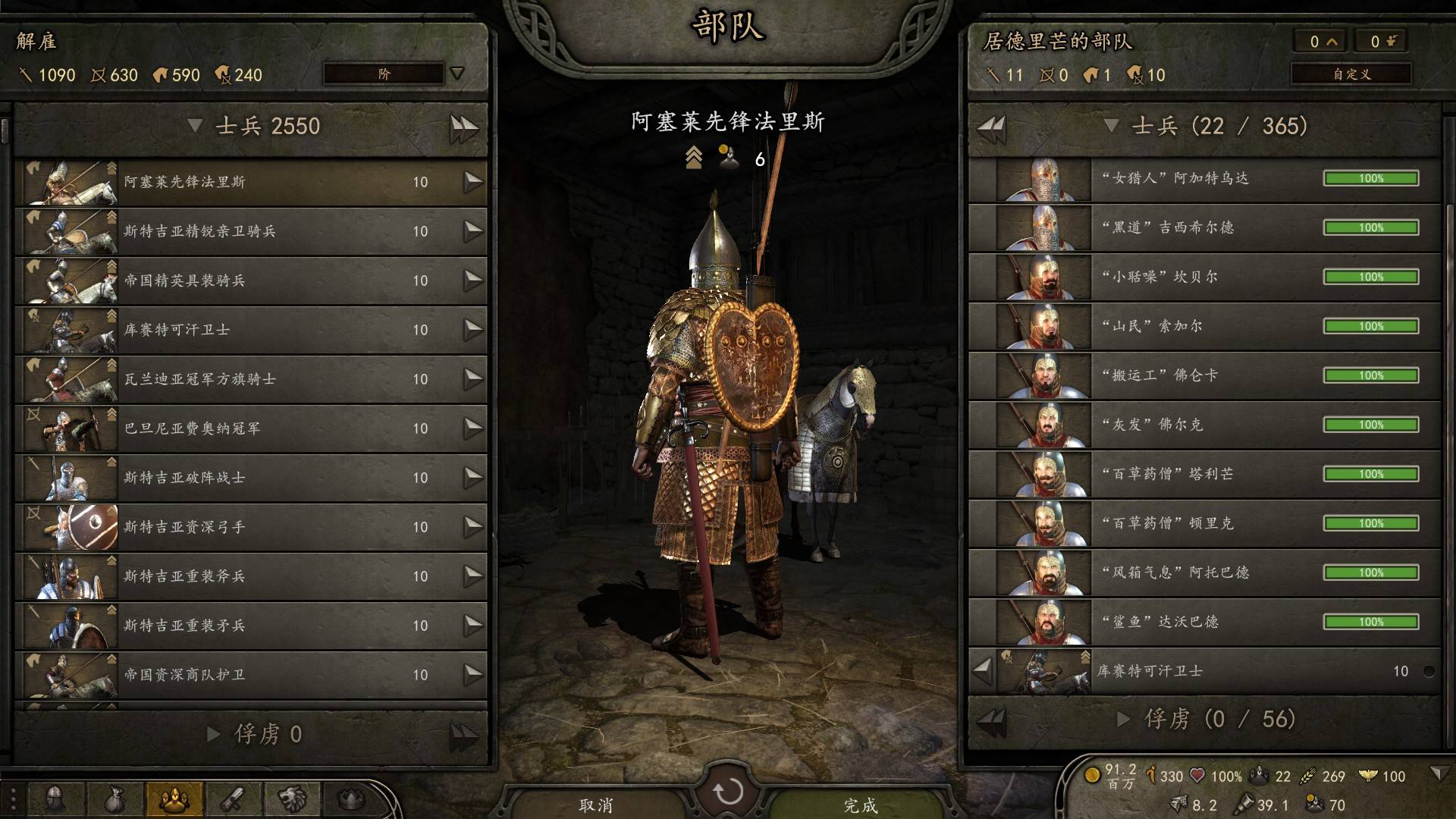The width and height of the screenshot is (1456, 819).
Task: Open the party paw-print tab in bottom bar
Action: [x=174, y=799]
